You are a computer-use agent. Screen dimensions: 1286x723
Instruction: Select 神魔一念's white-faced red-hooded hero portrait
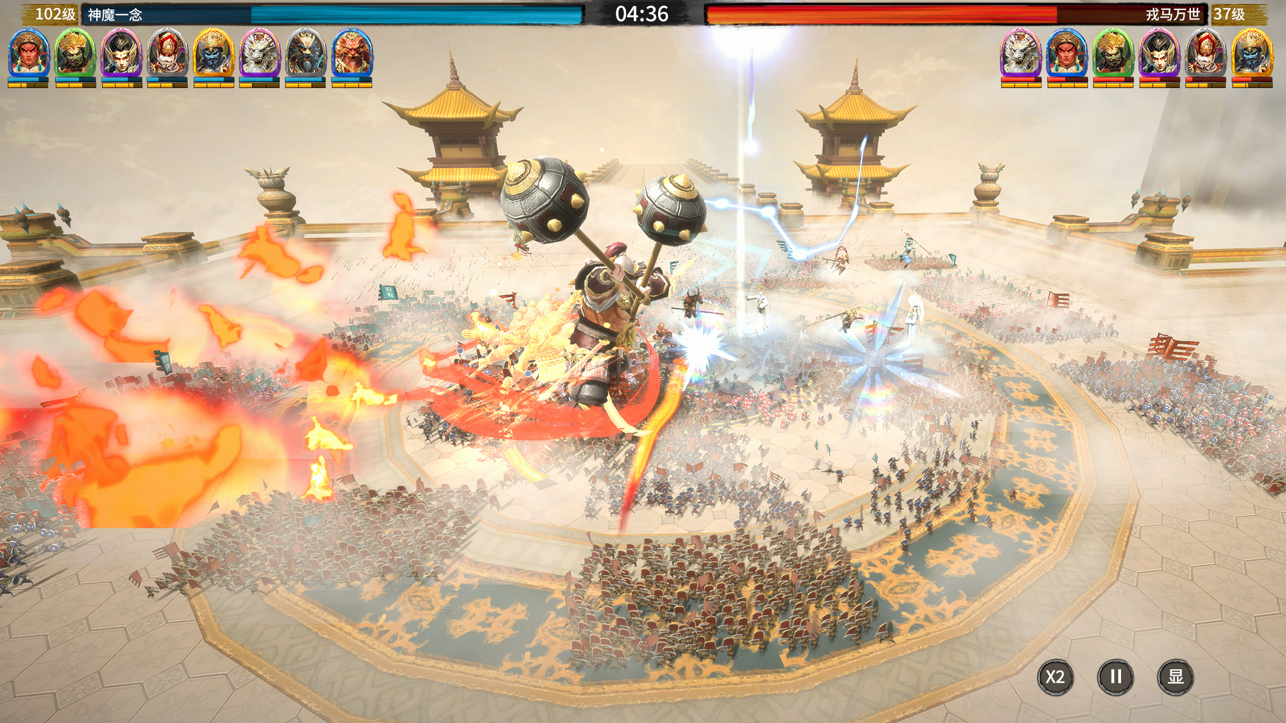pyautogui.click(x=167, y=53)
